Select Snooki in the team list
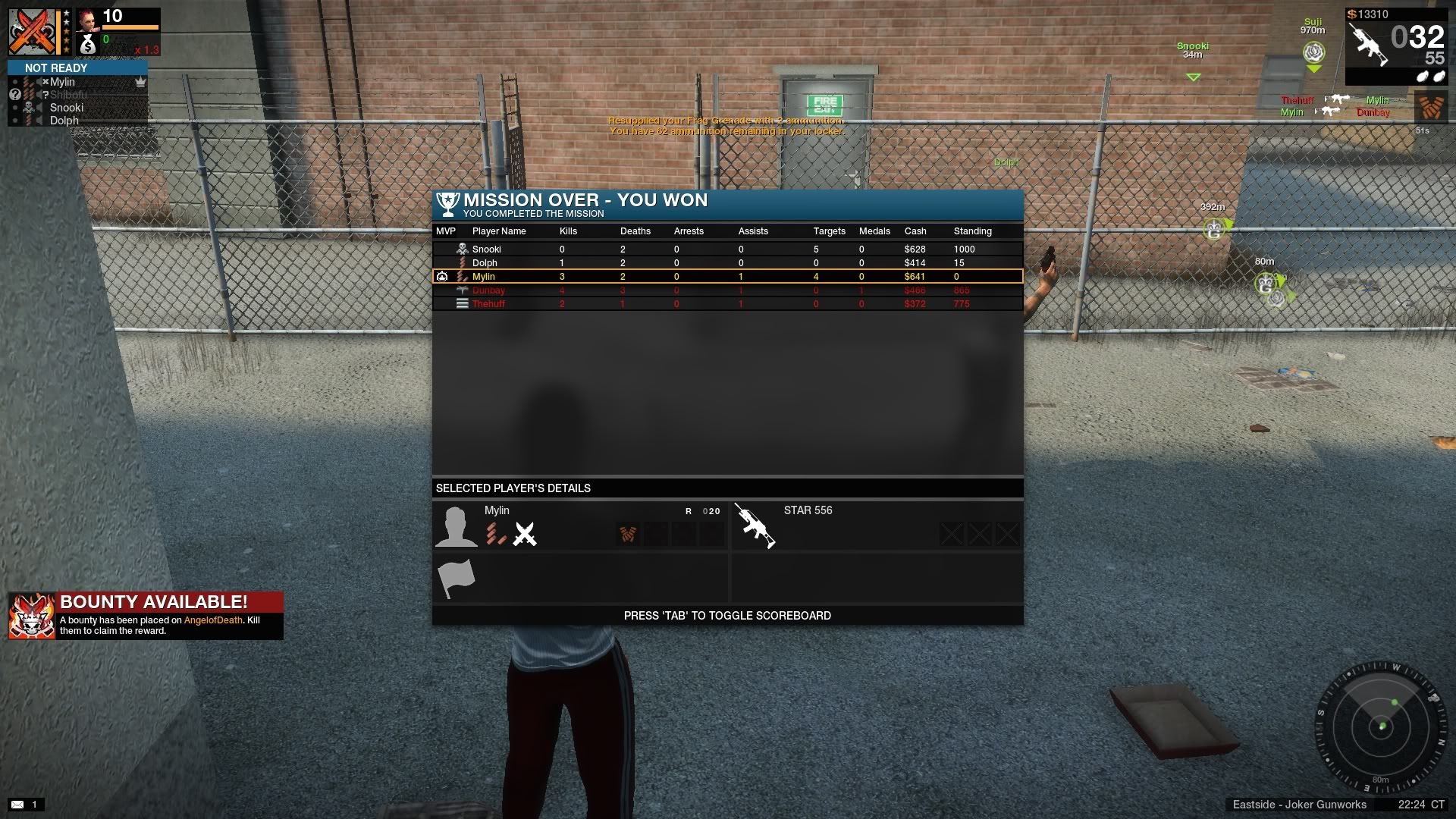This screenshot has width=1456, height=819. coord(66,108)
